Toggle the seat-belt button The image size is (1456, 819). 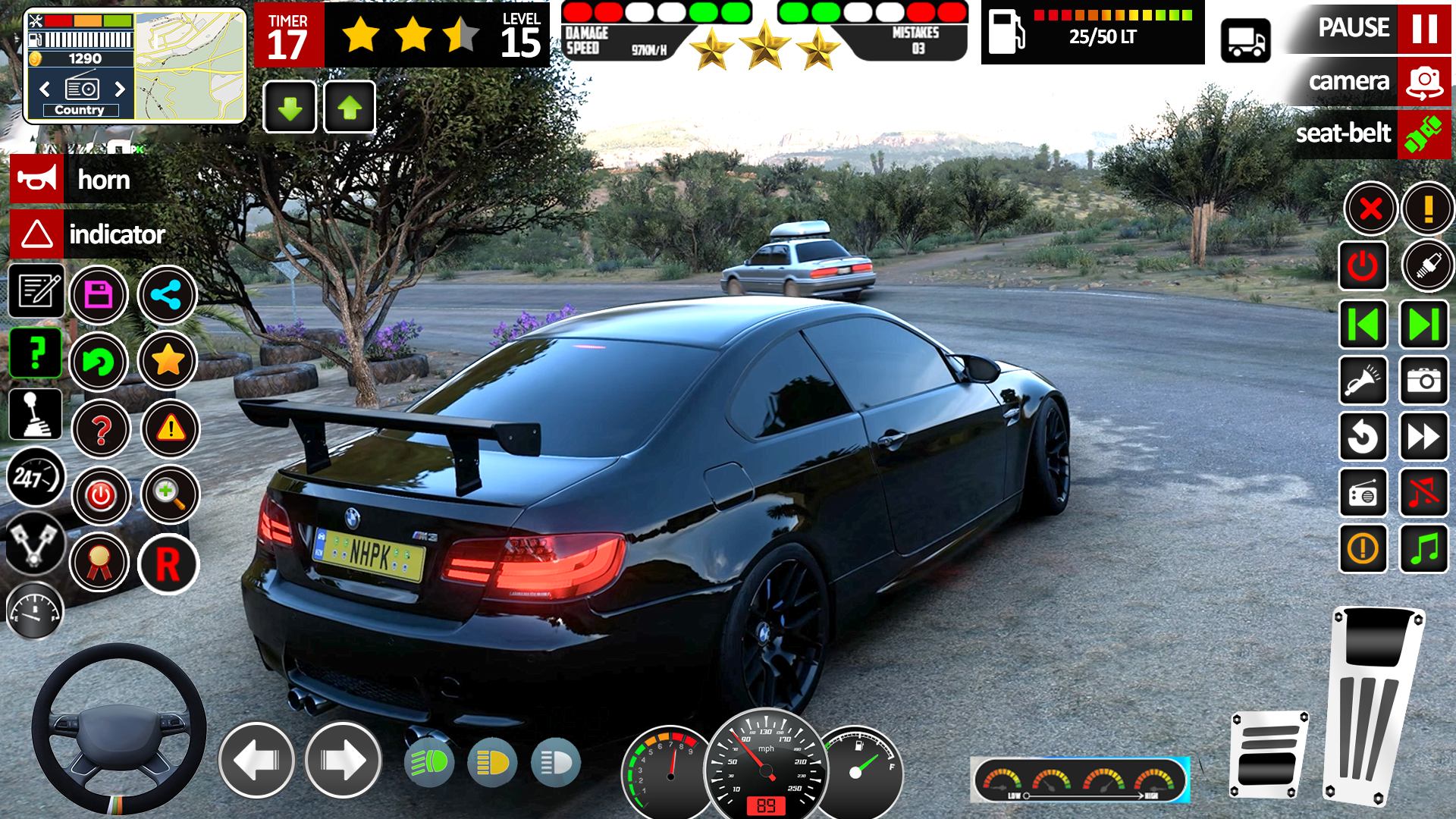[1423, 134]
